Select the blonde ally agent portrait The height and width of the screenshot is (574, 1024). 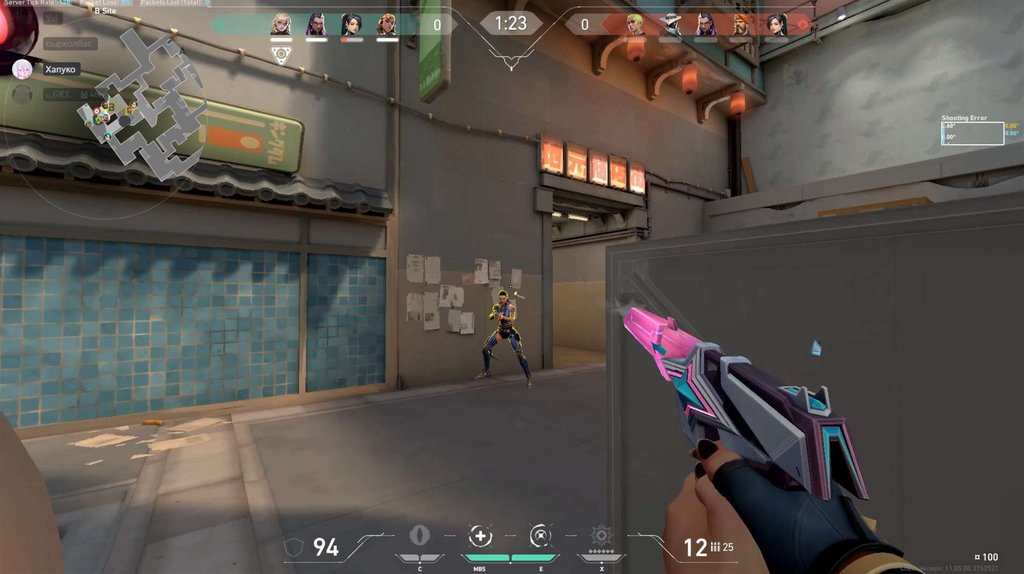[281, 24]
